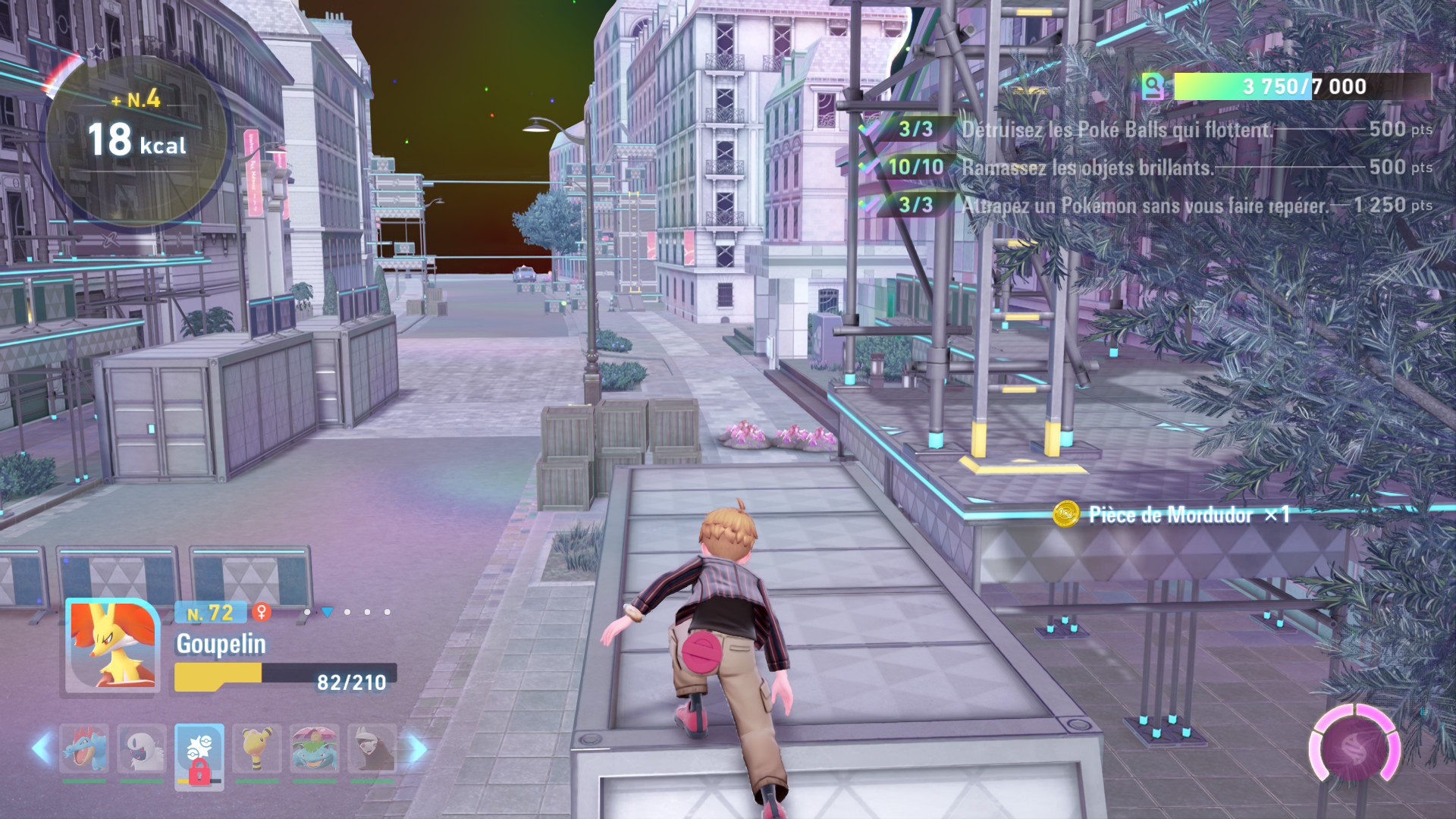This screenshot has height=819, width=1456.
Task: Switch to Ampharos in the party
Action: 257,749
